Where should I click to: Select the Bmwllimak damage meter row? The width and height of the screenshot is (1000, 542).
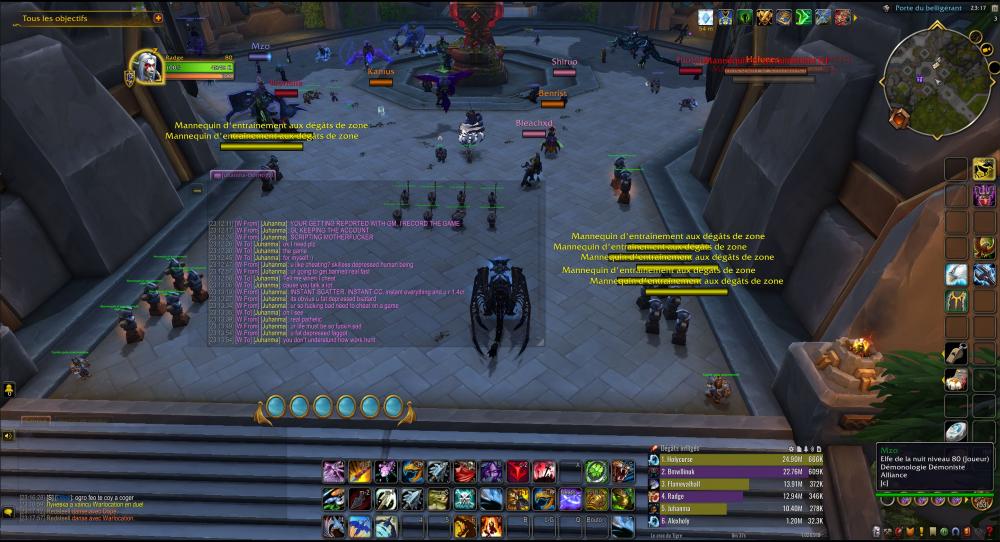click(738, 471)
